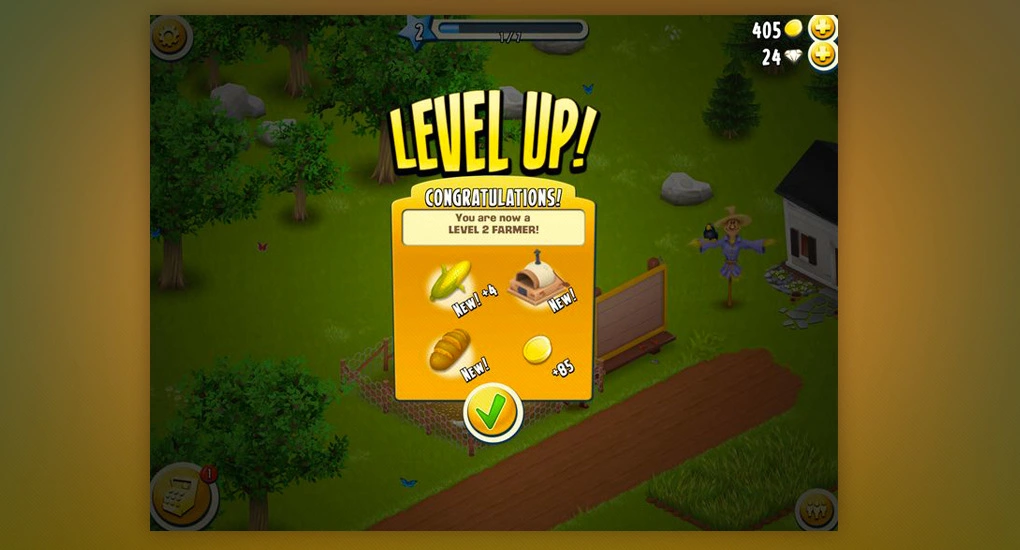Select the new corn reward icon
This screenshot has height=550, width=1020.
coord(449,283)
